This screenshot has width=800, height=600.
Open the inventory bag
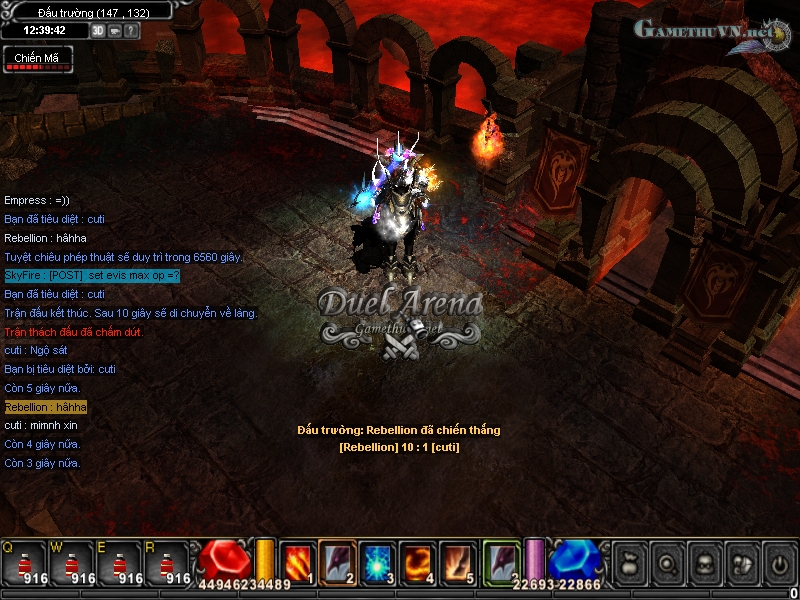click(630, 563)
